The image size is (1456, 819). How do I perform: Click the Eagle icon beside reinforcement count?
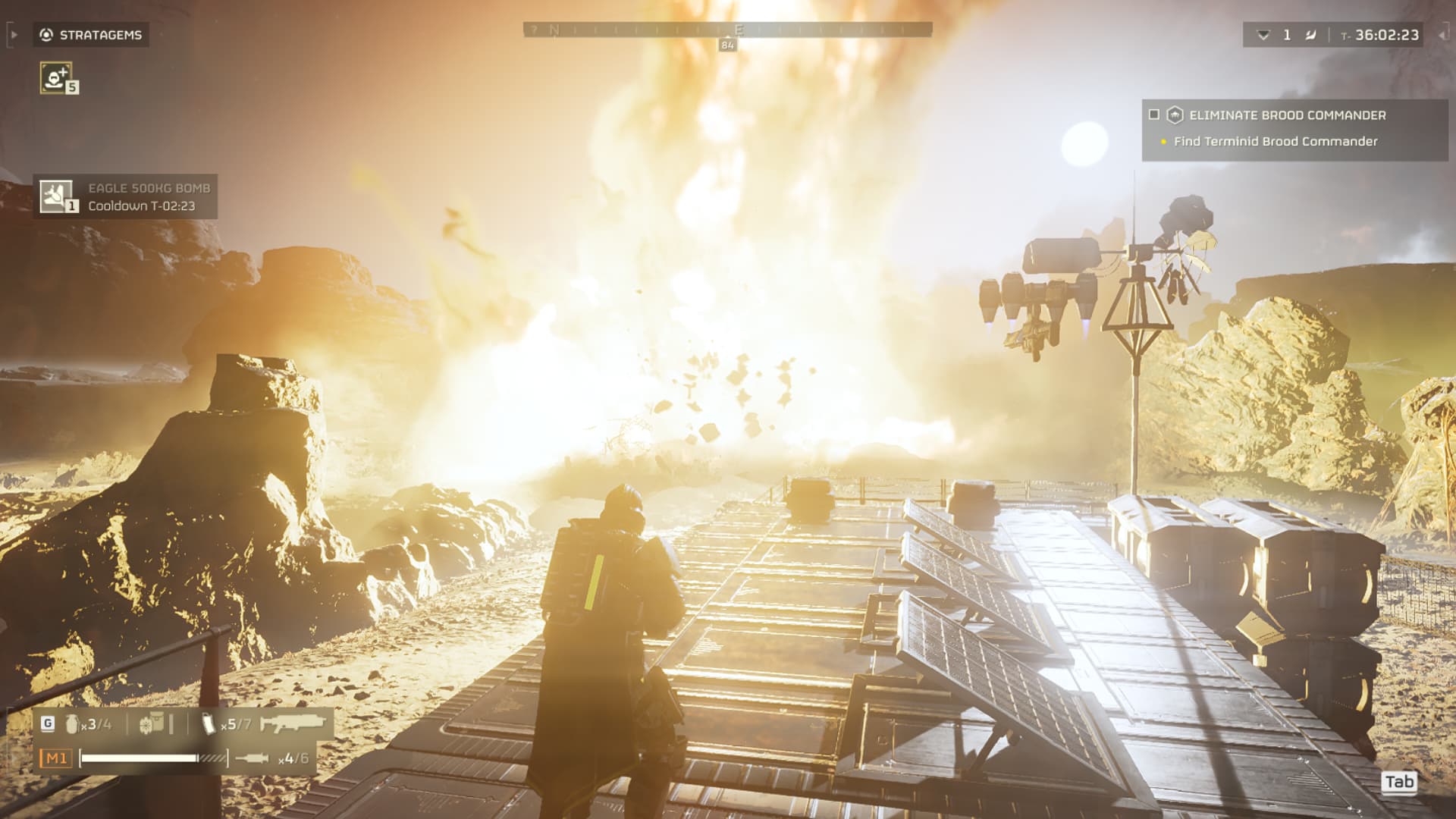coord(1310,35)
